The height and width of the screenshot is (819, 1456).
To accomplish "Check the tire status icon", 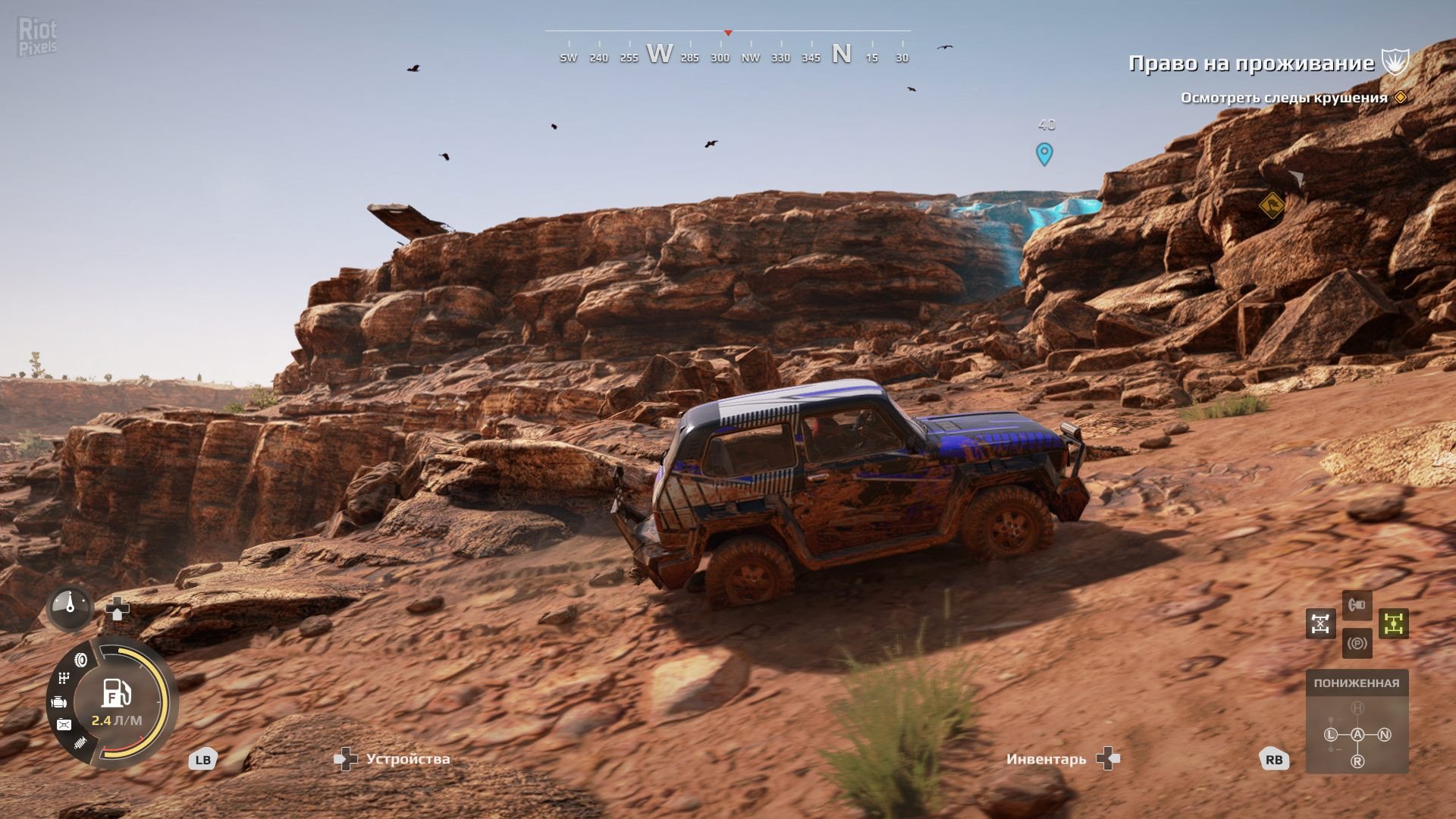I will (80, 661).
